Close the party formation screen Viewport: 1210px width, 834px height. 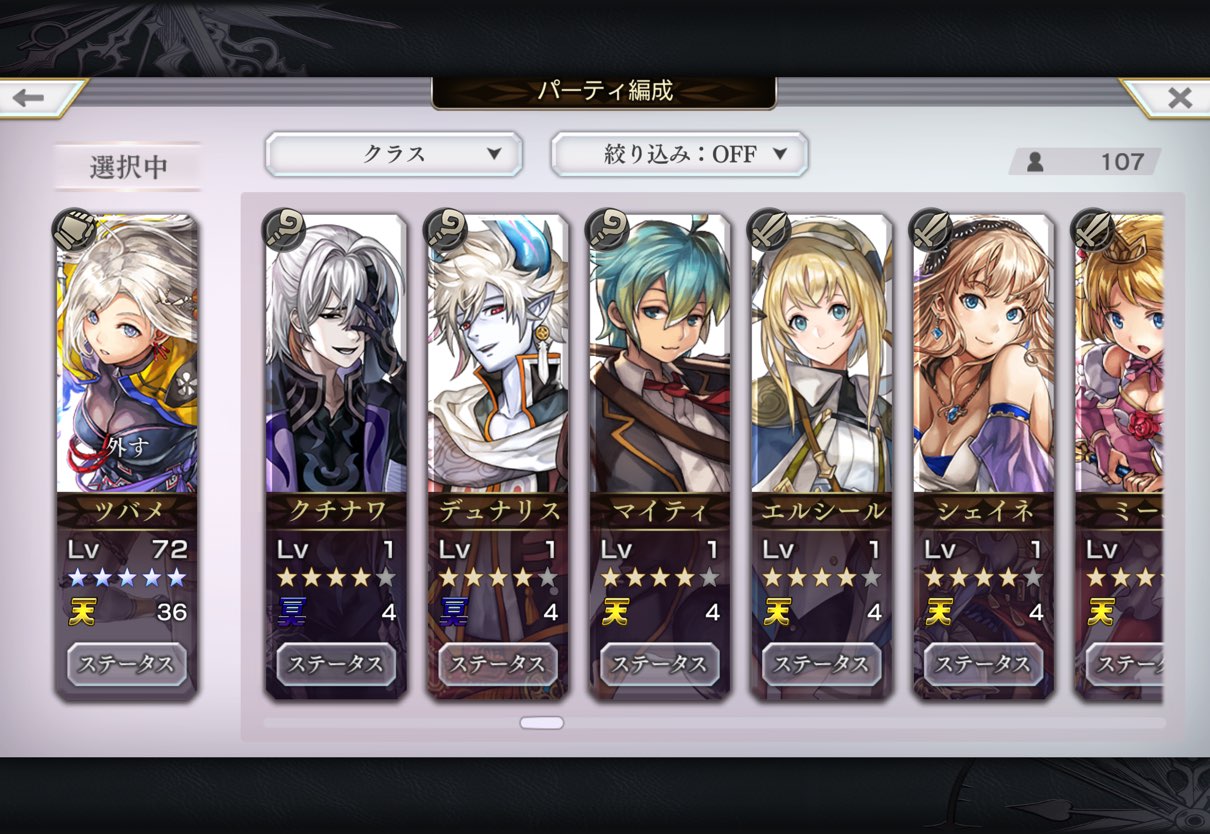(x=1177, y=98)
